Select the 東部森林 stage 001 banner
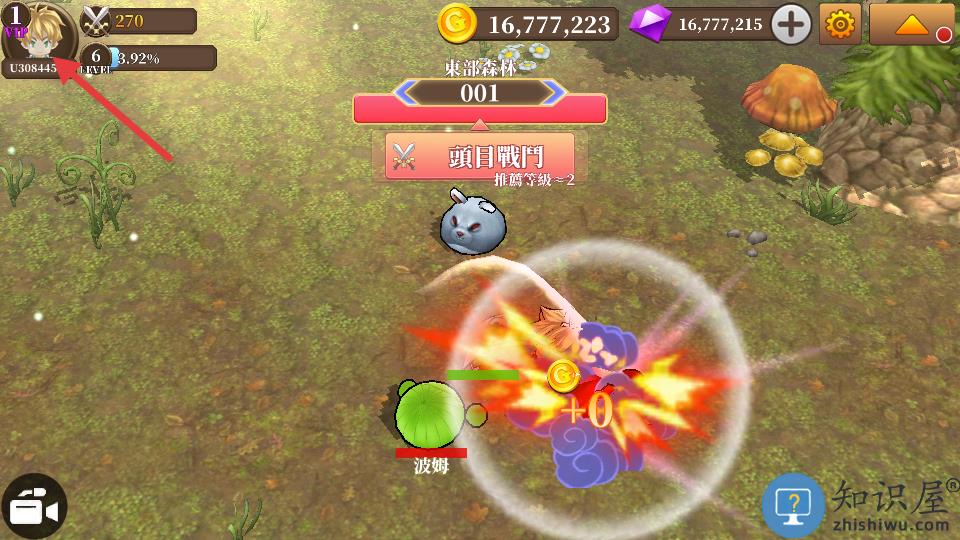 (x=480, y=95)
